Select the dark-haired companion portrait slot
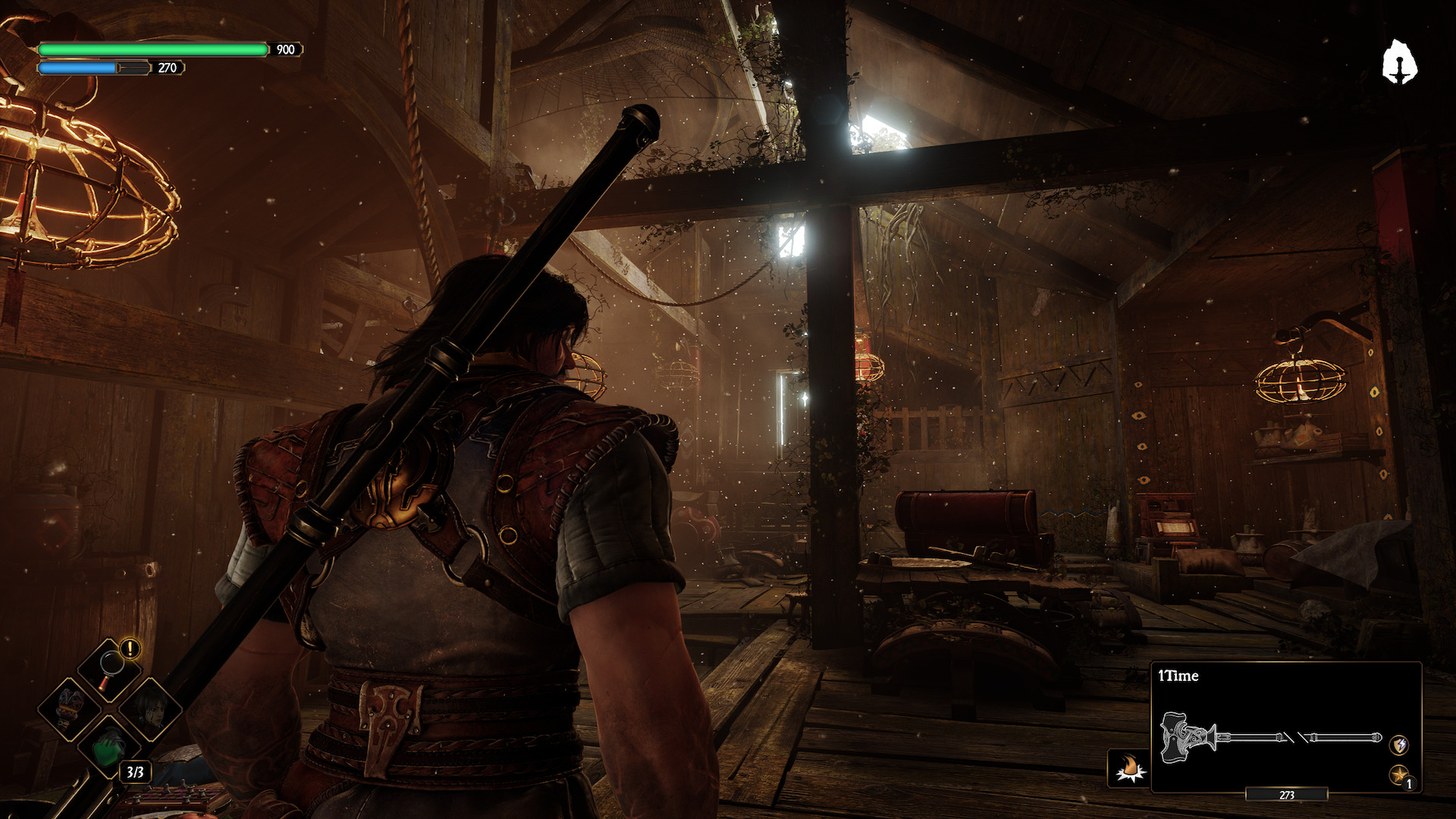Screen dimensions: 1456x819 [x=152, y=708]
